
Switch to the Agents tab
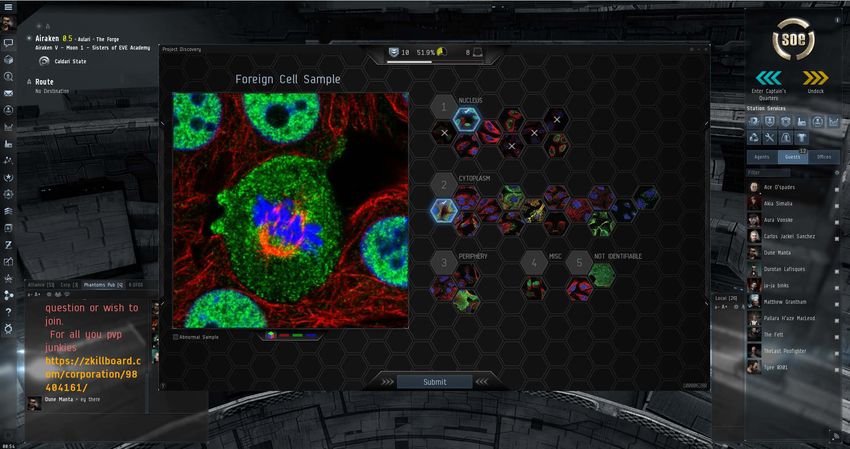tap(762, 157)
